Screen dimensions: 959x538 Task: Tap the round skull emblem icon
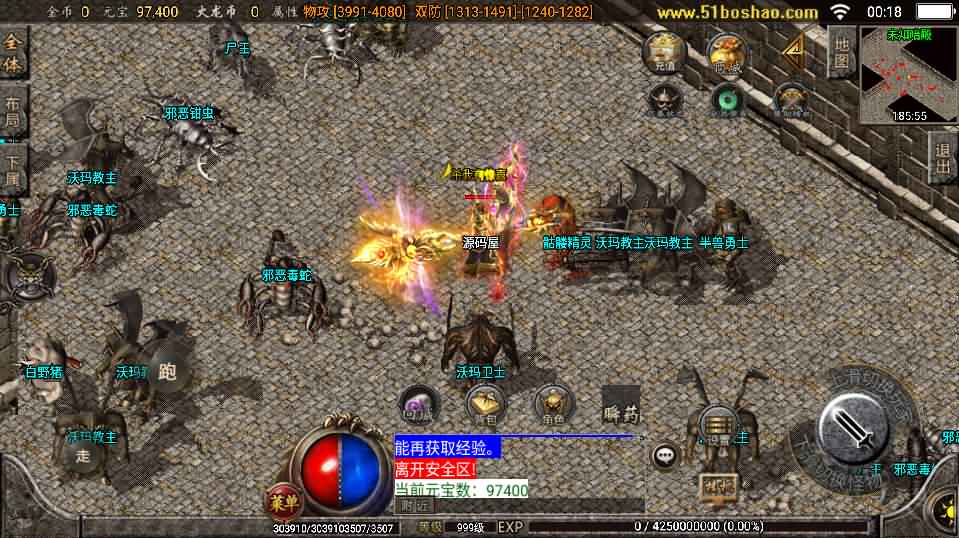[22, 273]
